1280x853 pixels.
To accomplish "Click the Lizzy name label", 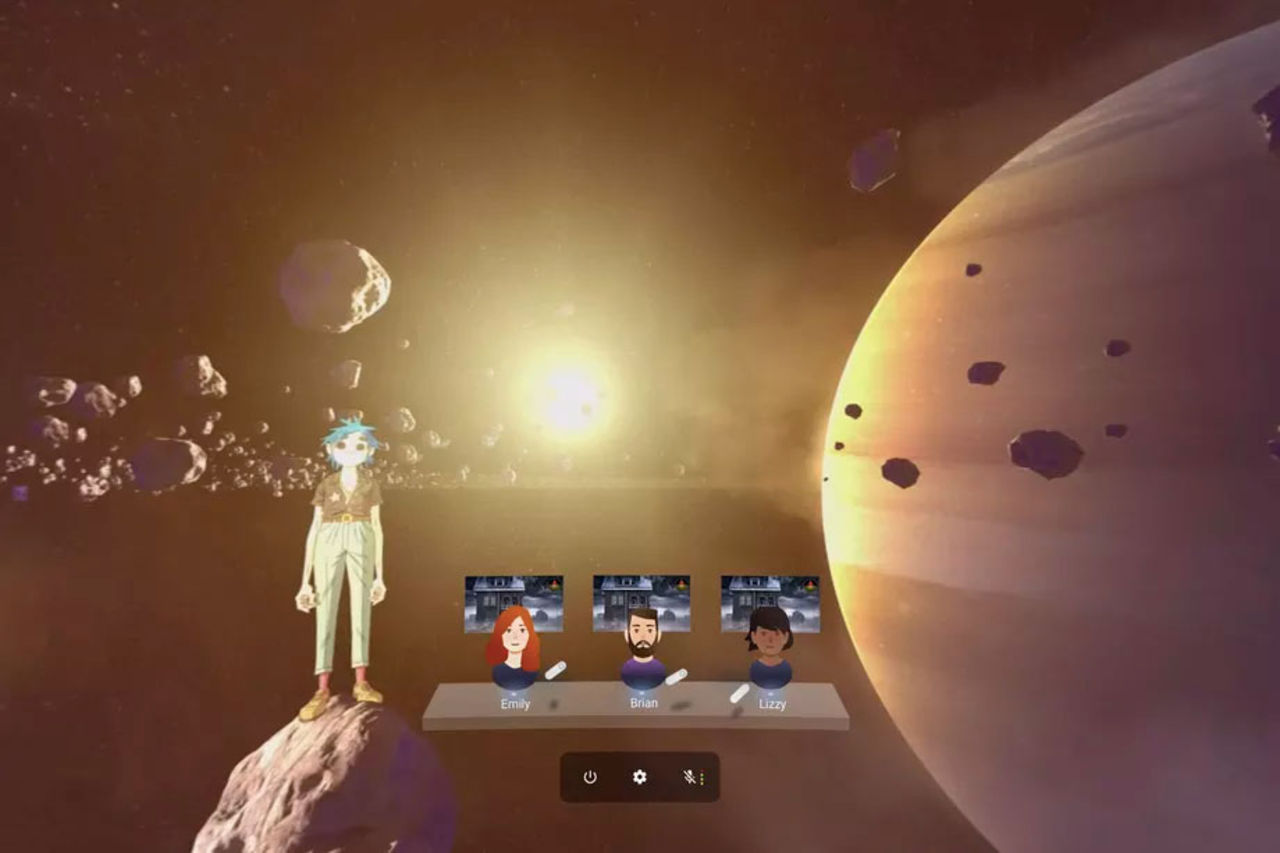I will click(773, 704).
